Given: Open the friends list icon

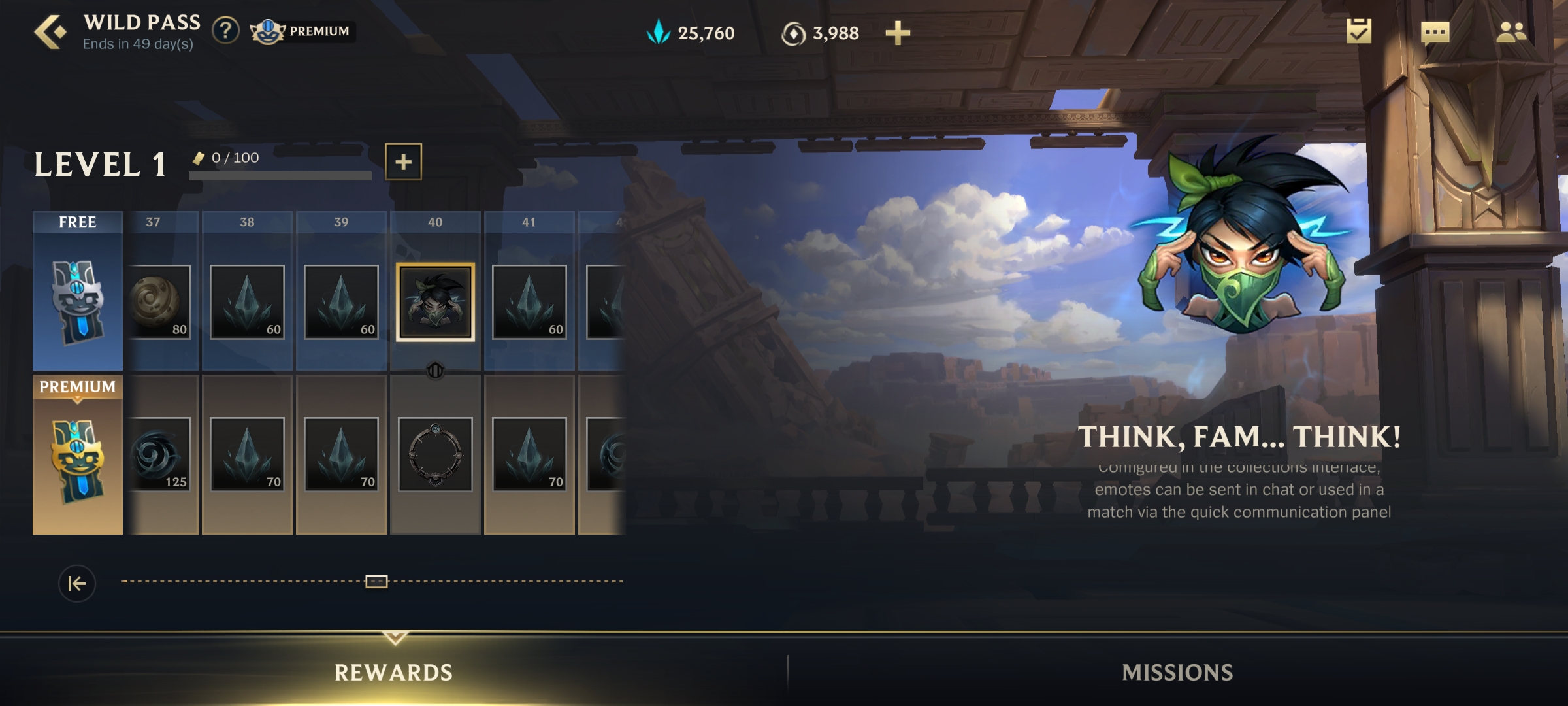Looking at the screenshot, I should 1511,31.
